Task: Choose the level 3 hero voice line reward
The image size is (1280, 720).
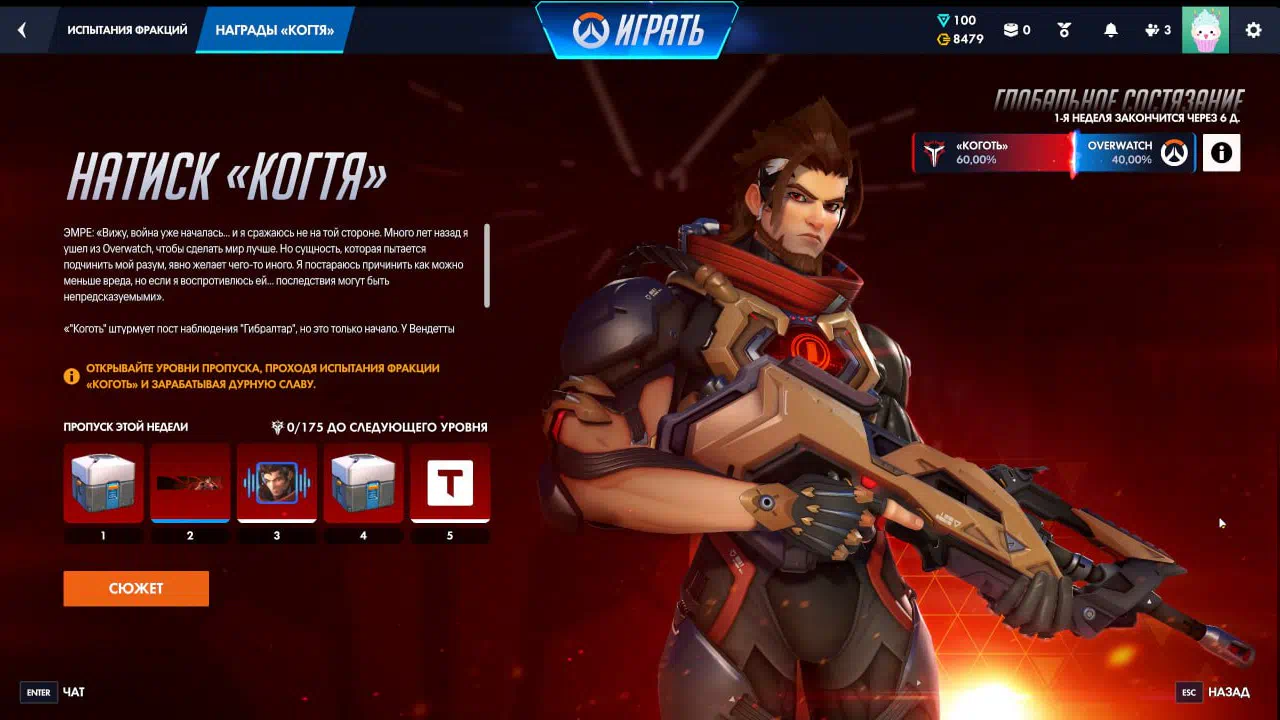Action: click(277, 483)
